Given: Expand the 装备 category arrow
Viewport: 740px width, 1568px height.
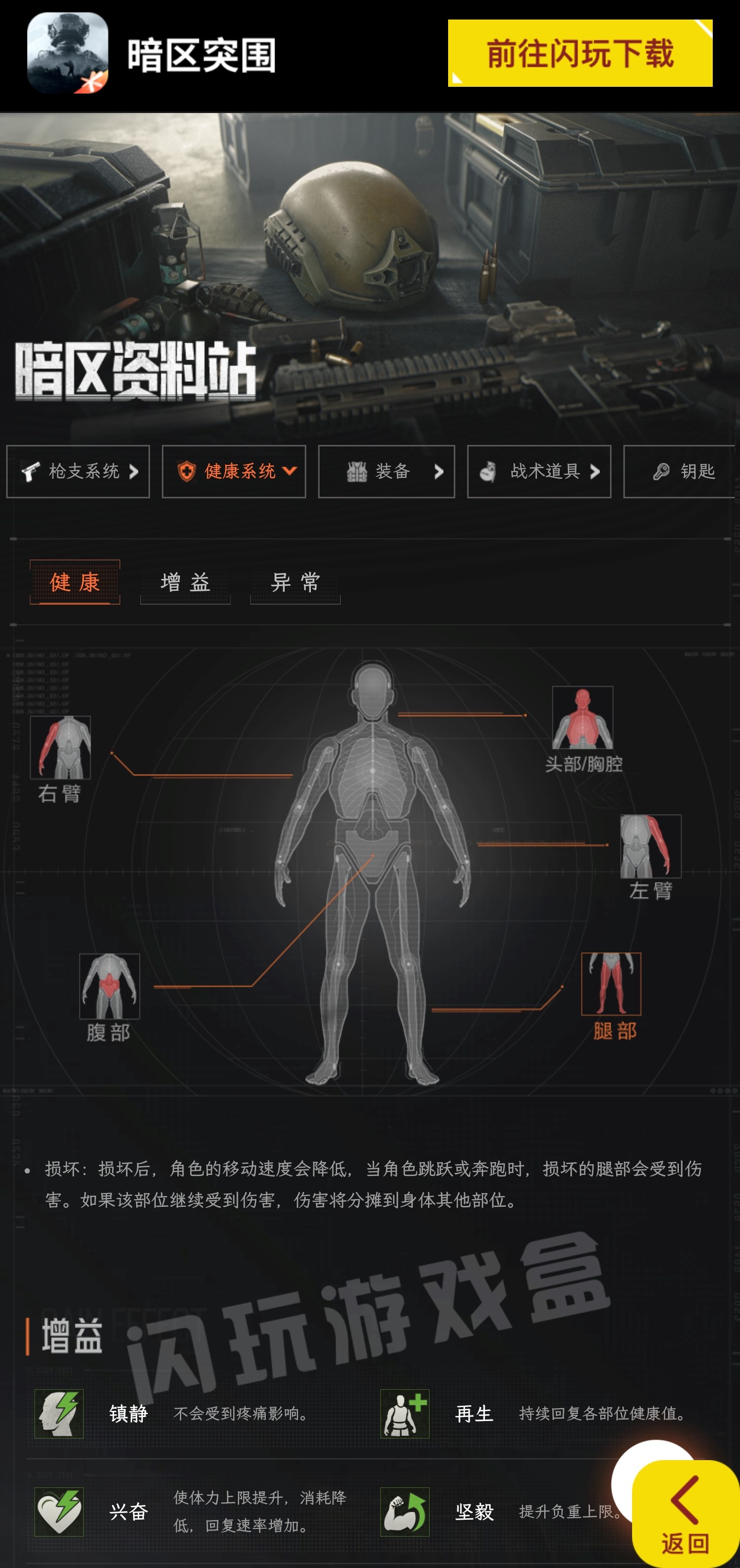Looking at the screenshot, I should [x=438, y=472].
